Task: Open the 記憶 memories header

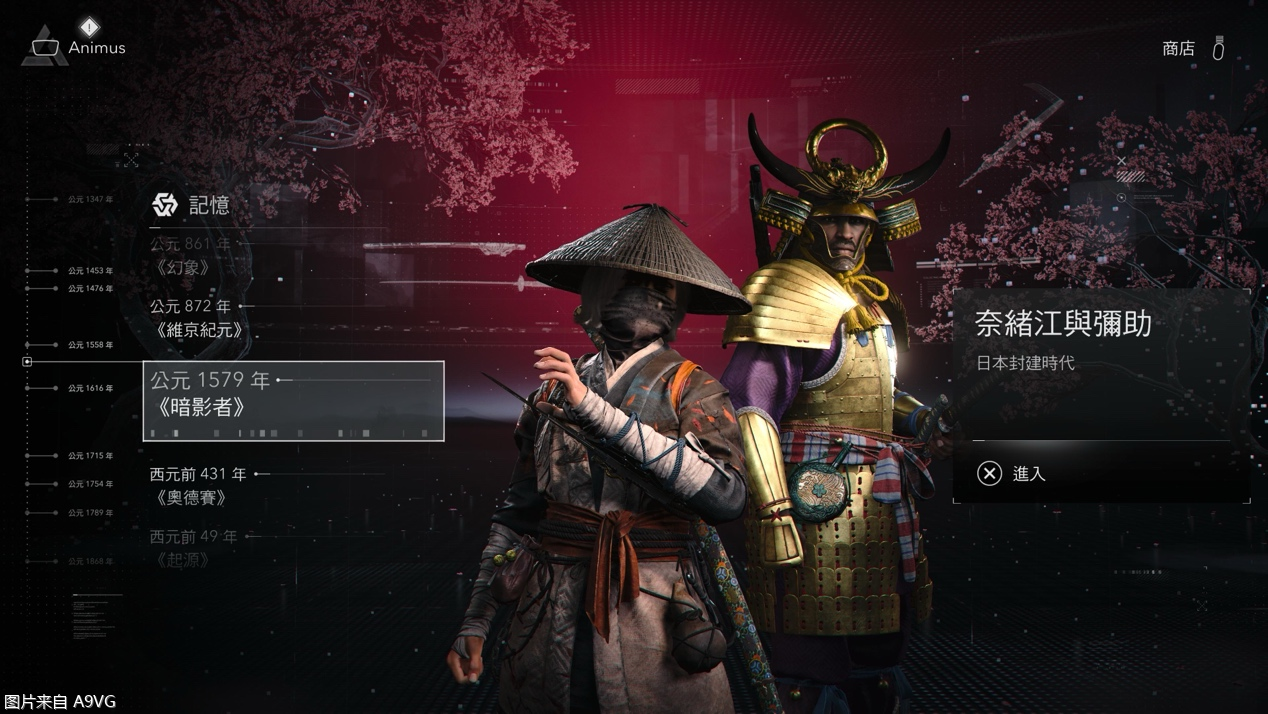Action: (x=191, y=205)
